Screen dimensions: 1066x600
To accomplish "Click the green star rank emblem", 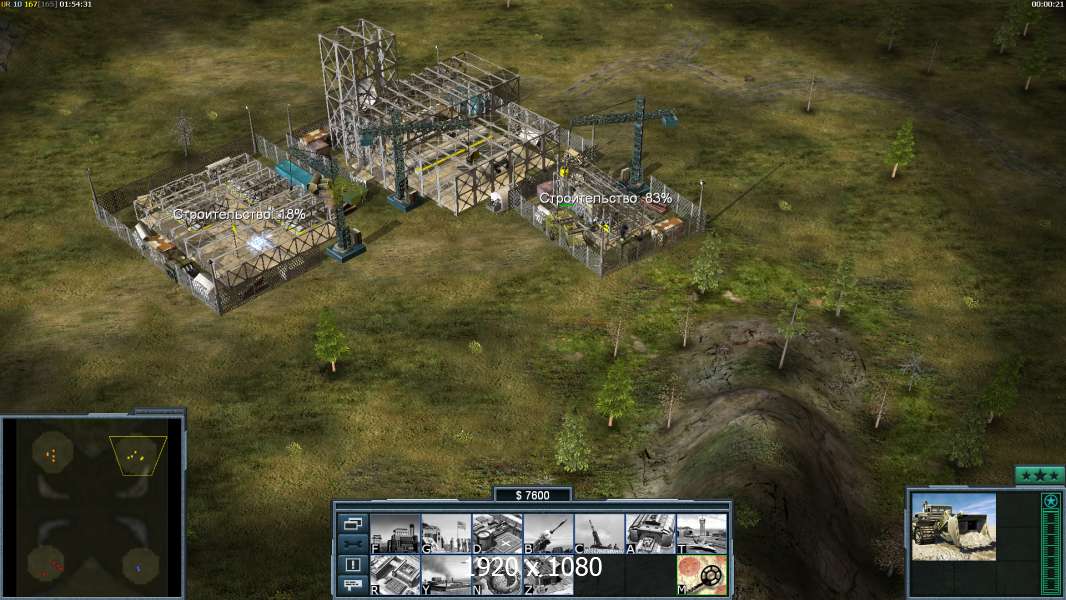I will point(1050,501).
